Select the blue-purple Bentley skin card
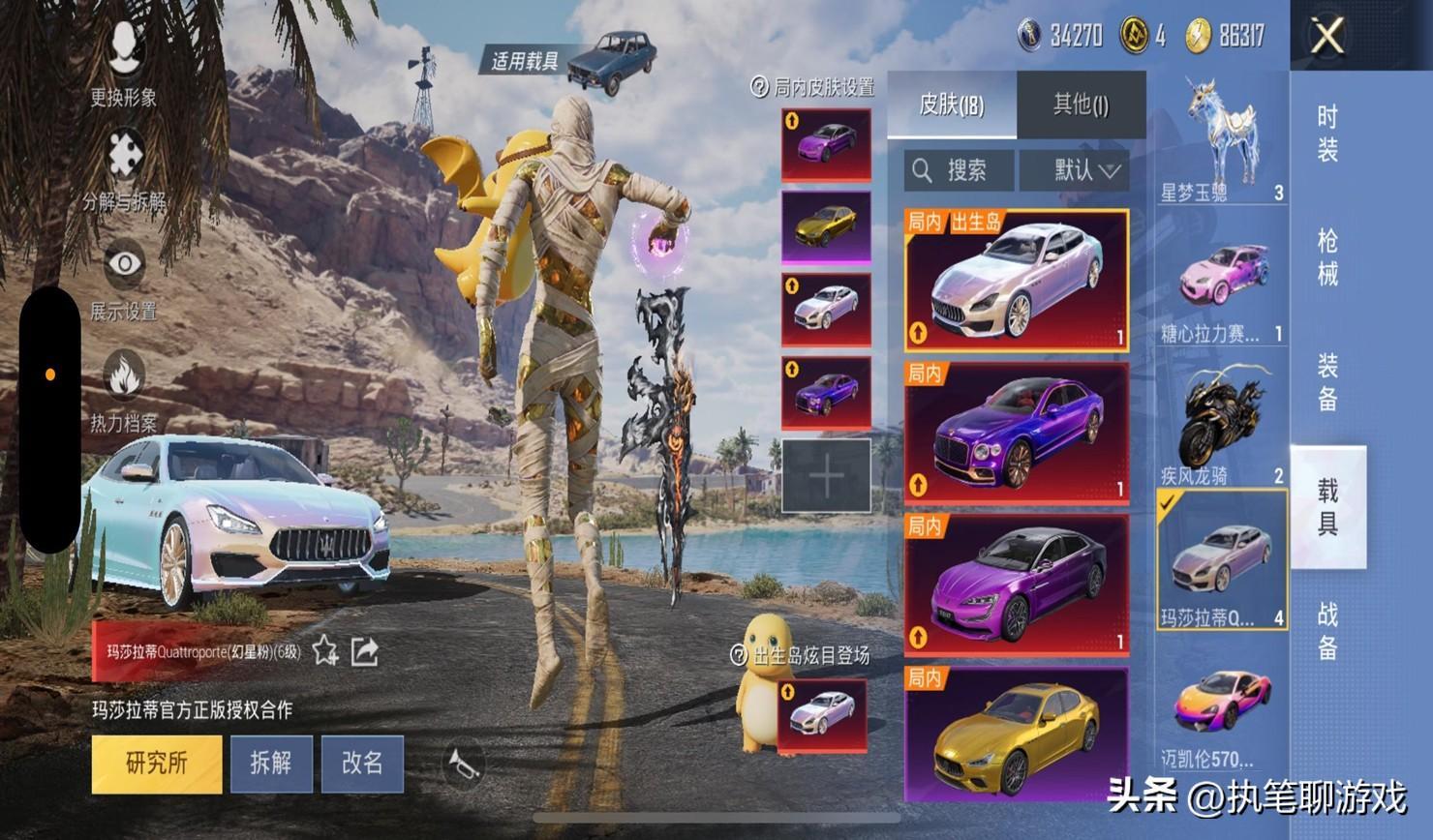 coord(1017,433)
